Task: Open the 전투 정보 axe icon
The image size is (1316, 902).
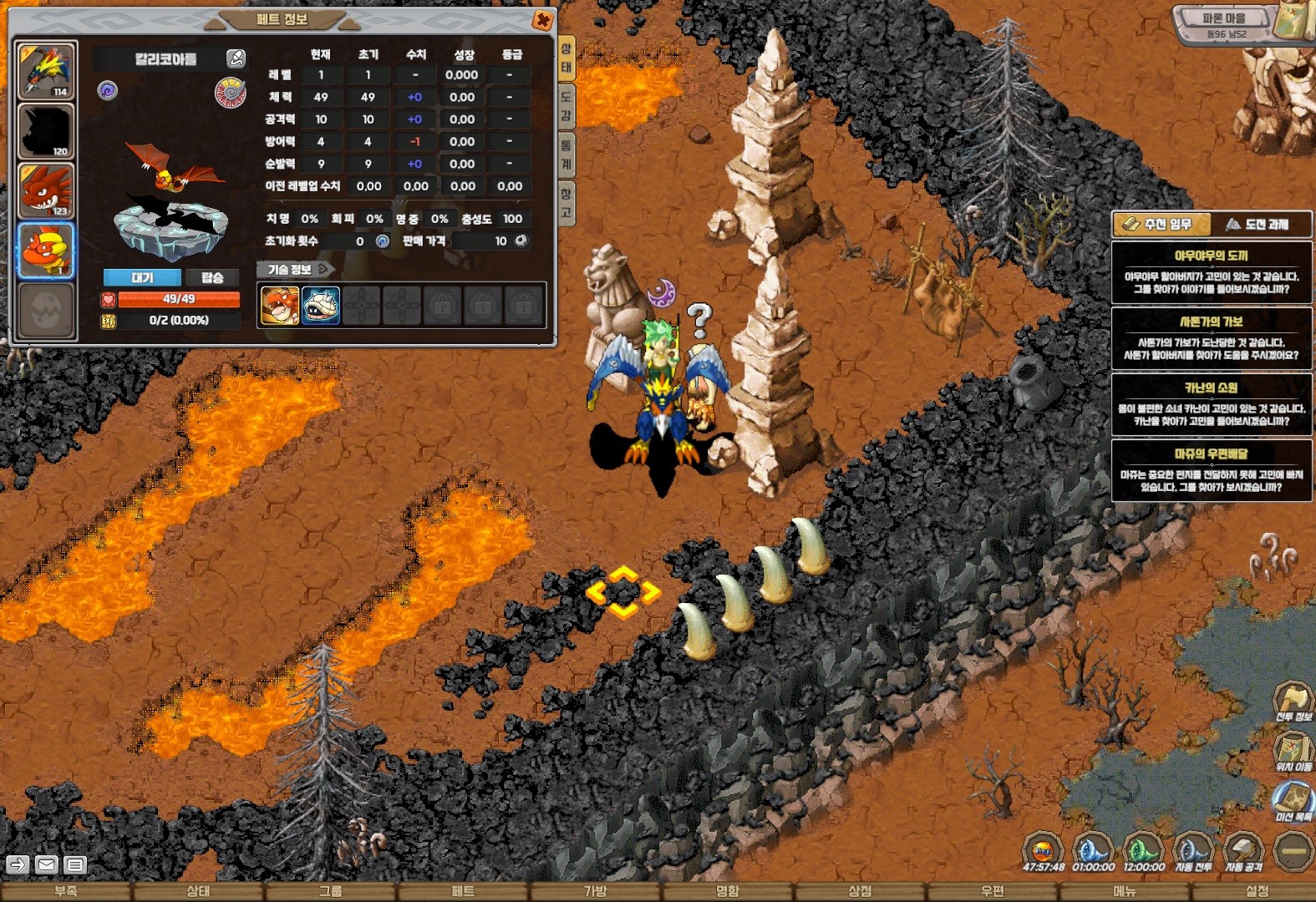Action: pos(1293,700)
